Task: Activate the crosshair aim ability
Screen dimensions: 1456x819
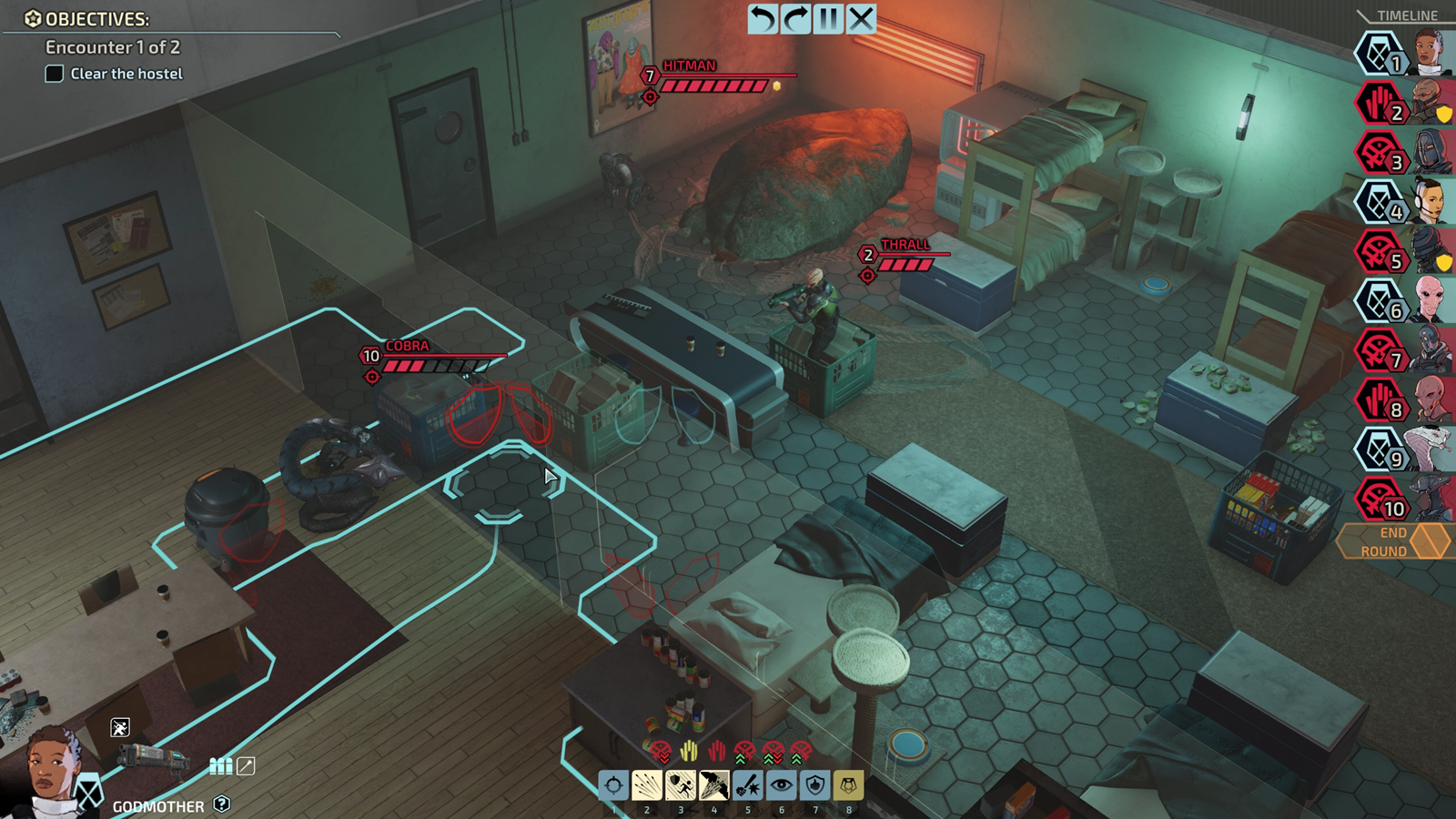Action: [x=613, y=785]
